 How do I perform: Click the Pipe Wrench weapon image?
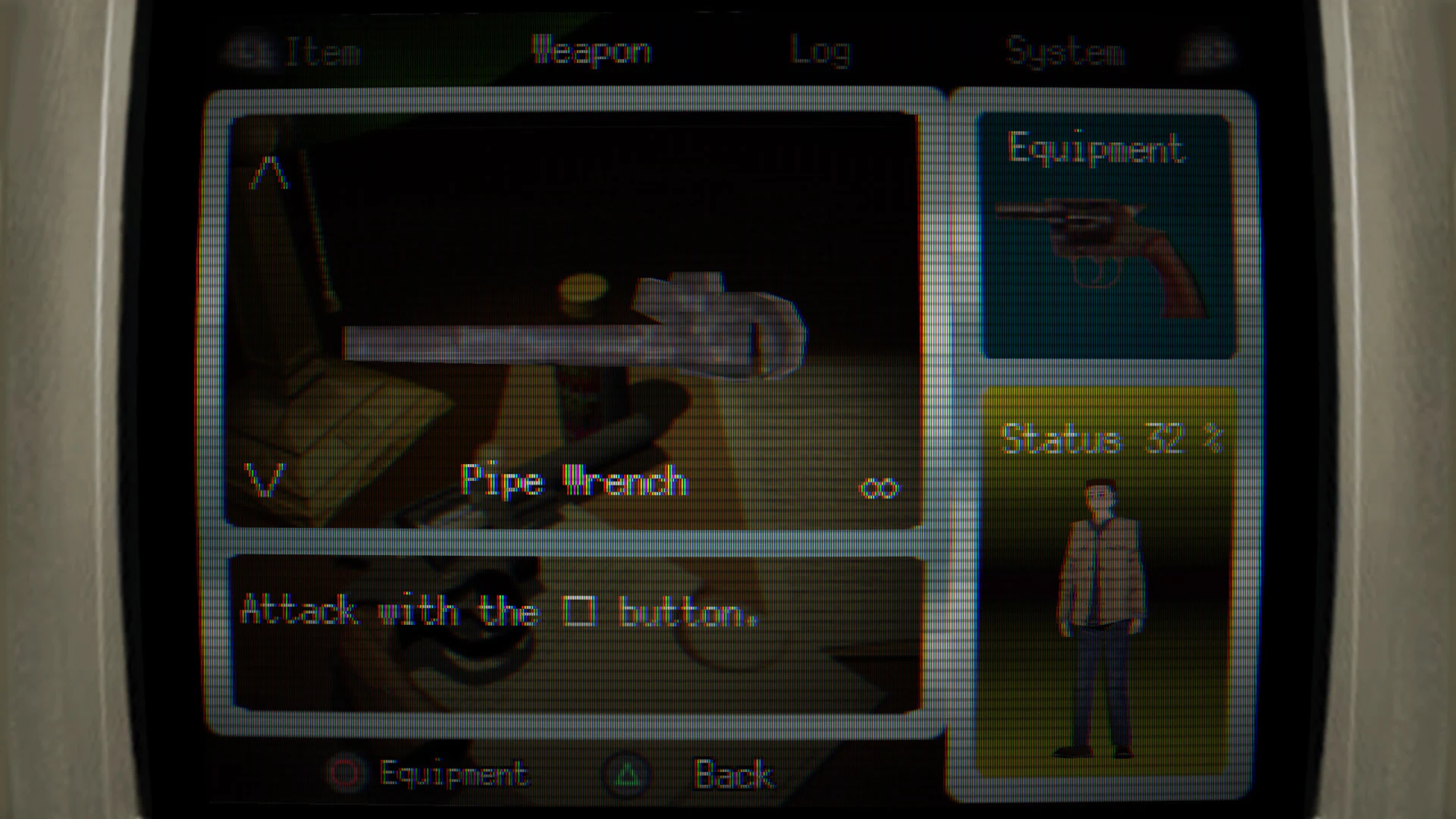[x=576, y=326]
